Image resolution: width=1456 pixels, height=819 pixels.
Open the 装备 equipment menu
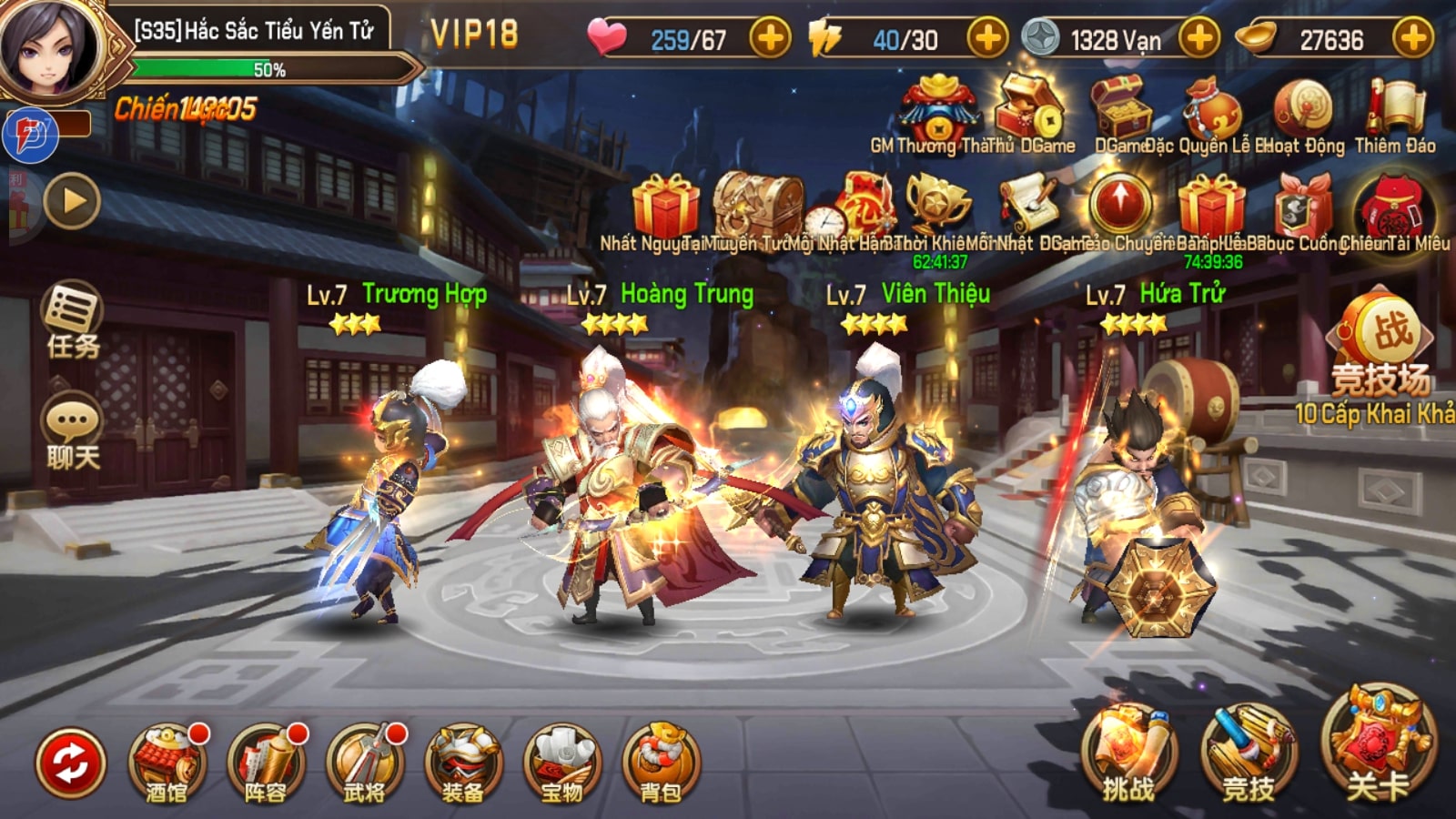[462, 764]
